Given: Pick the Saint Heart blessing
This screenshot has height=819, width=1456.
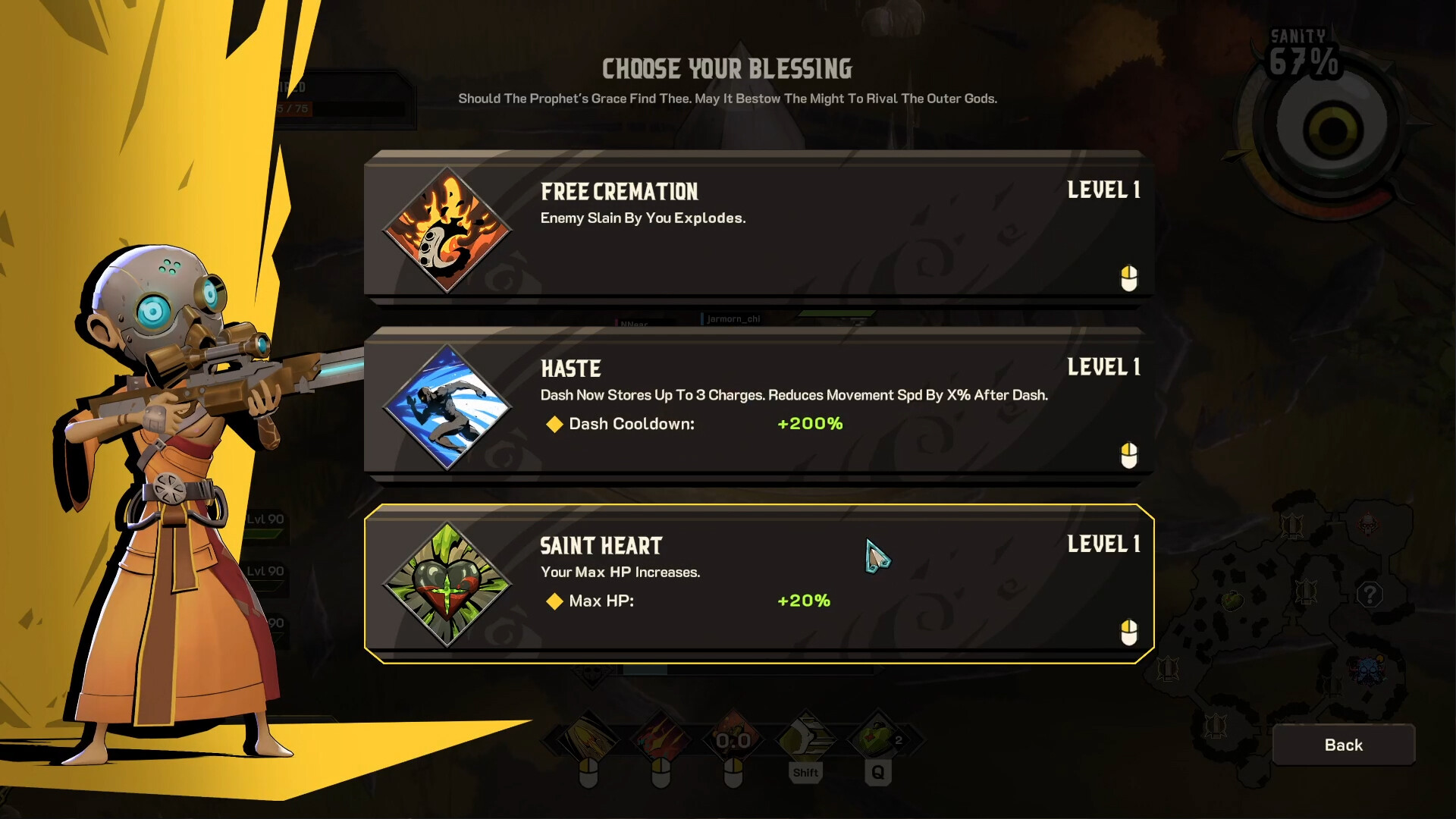Looking at the screenshot, I should pos(758,582).
